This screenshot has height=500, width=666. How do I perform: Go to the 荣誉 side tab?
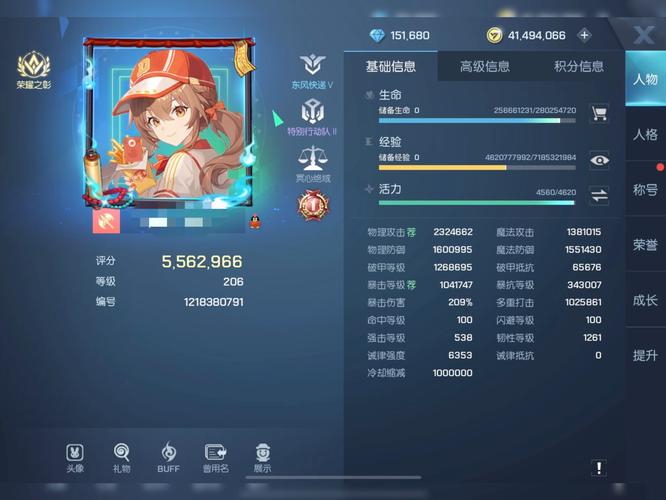click(645, 245)
